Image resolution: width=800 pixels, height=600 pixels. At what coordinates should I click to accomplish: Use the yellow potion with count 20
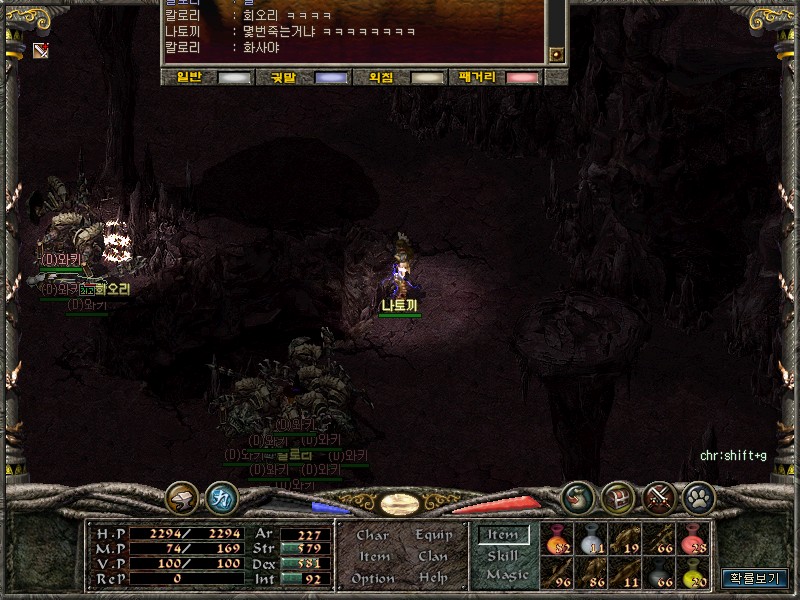(x=693, y=572)
